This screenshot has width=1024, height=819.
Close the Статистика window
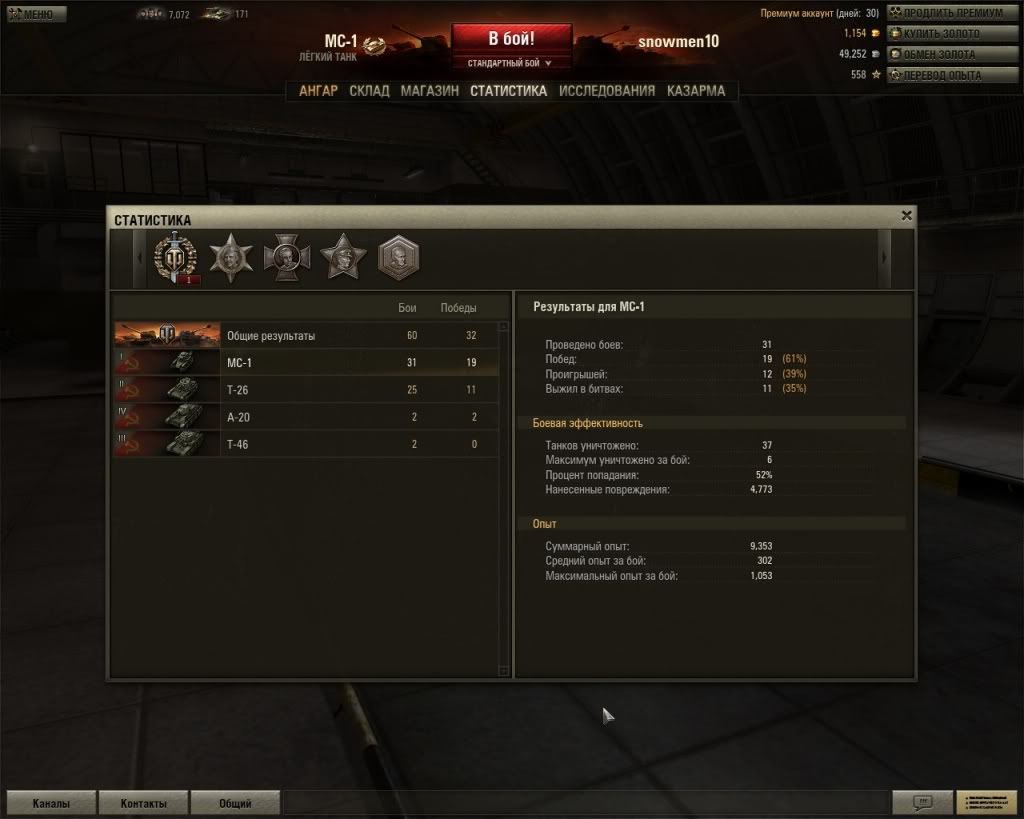(906, 215)
